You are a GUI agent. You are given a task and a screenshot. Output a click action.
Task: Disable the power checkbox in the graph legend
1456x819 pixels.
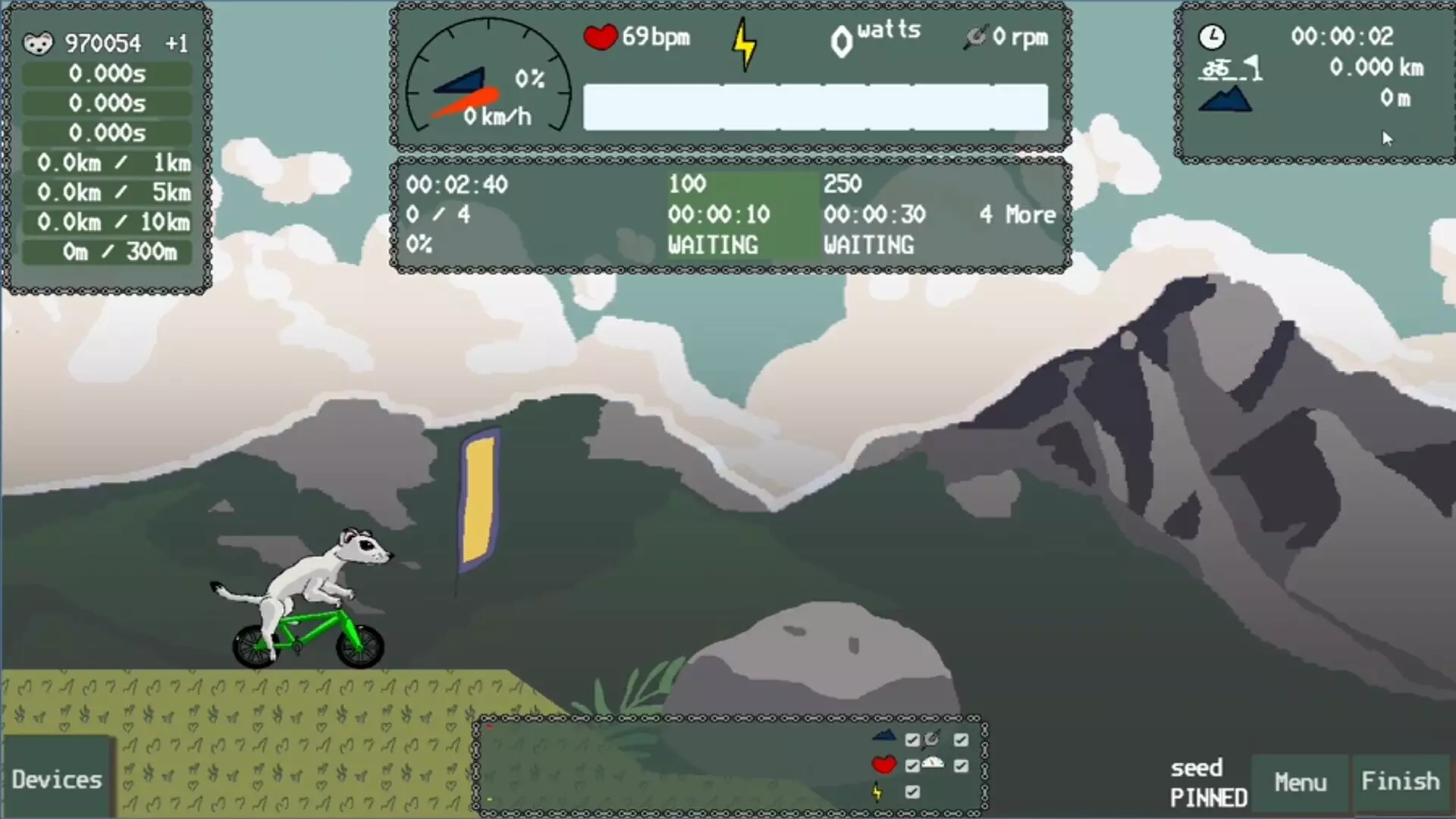pos(912,792)
